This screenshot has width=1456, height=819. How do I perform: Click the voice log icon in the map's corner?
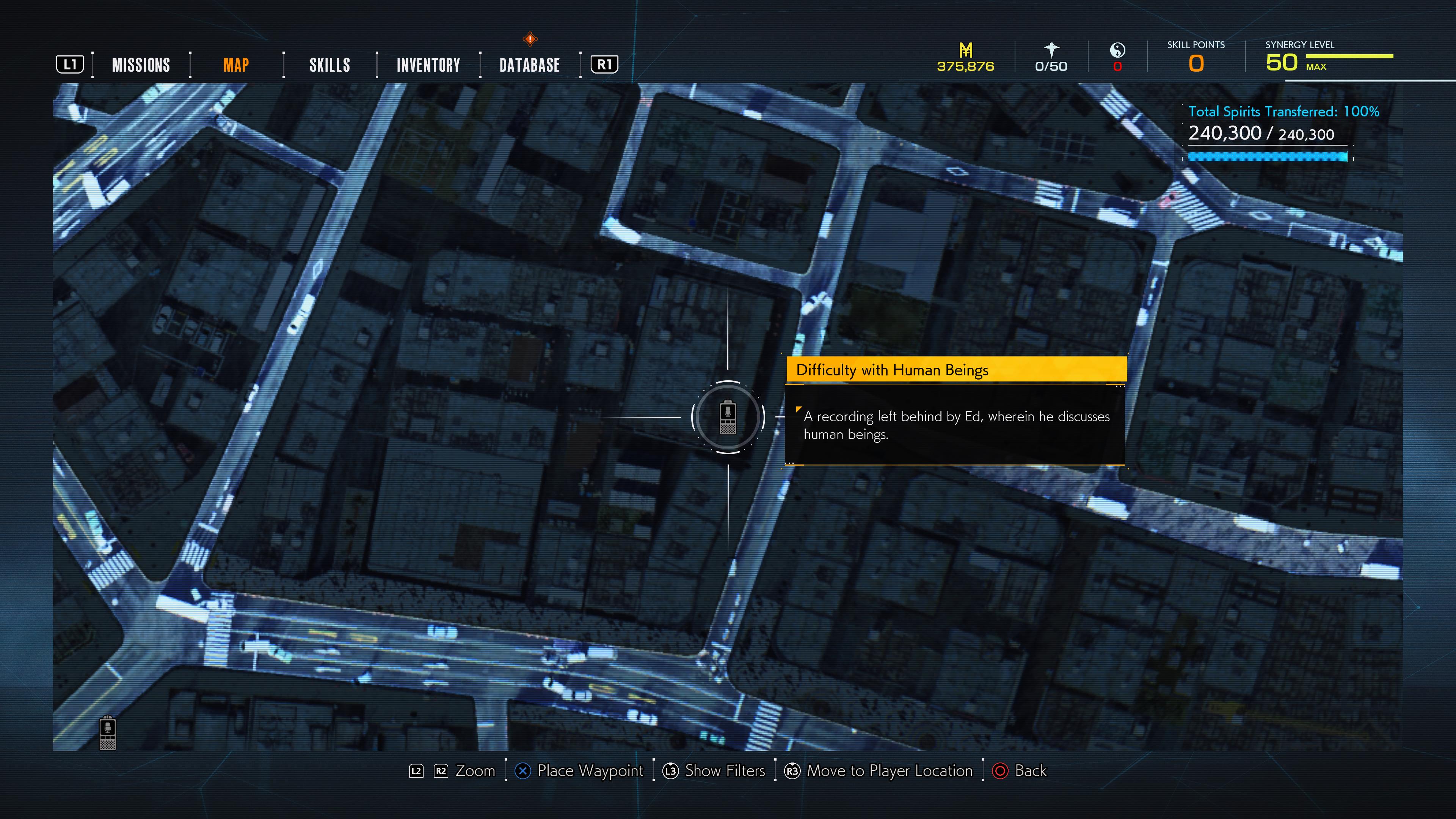[x=107, y=733]
